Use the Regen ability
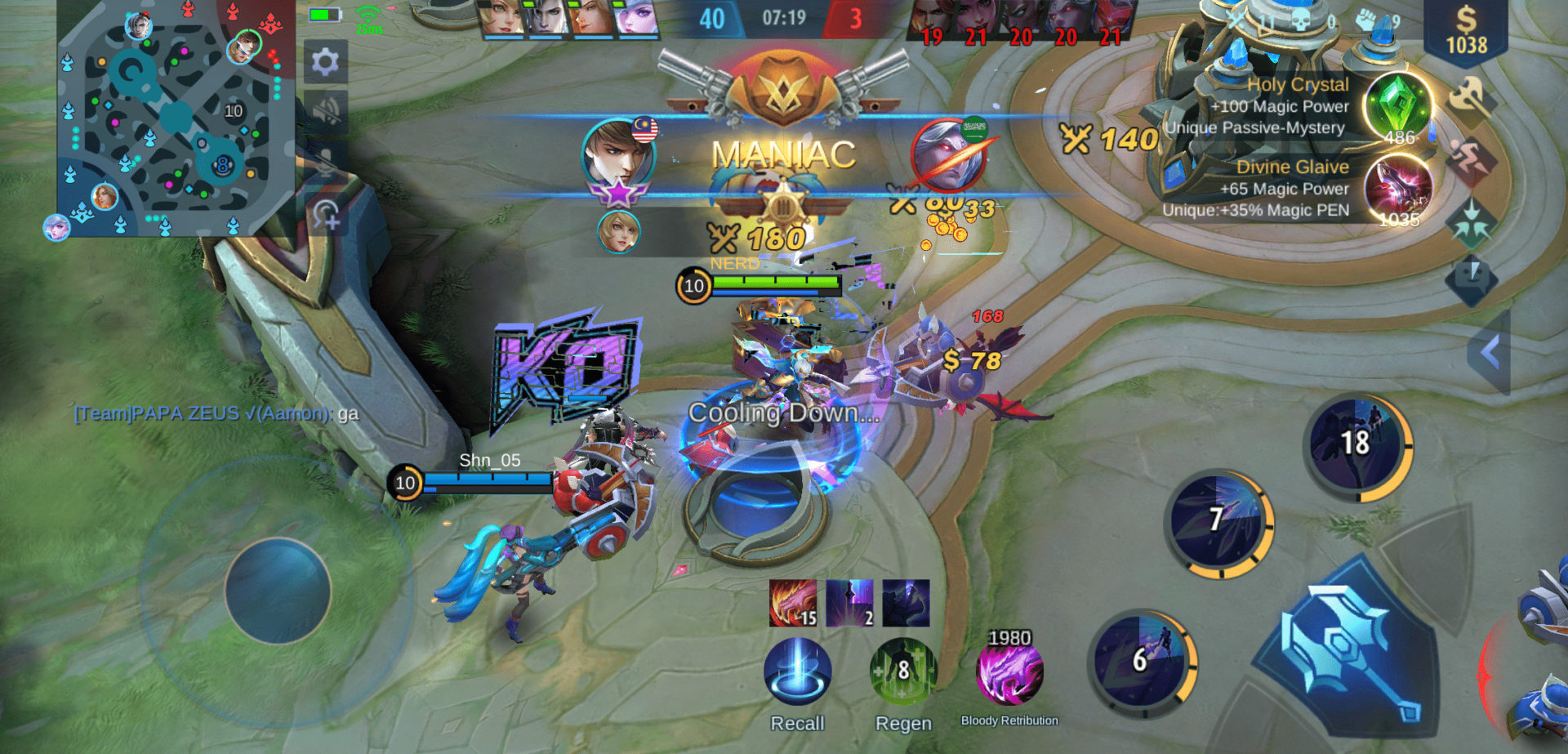The height and width of the screenshot is (754, 1568). 902,672
